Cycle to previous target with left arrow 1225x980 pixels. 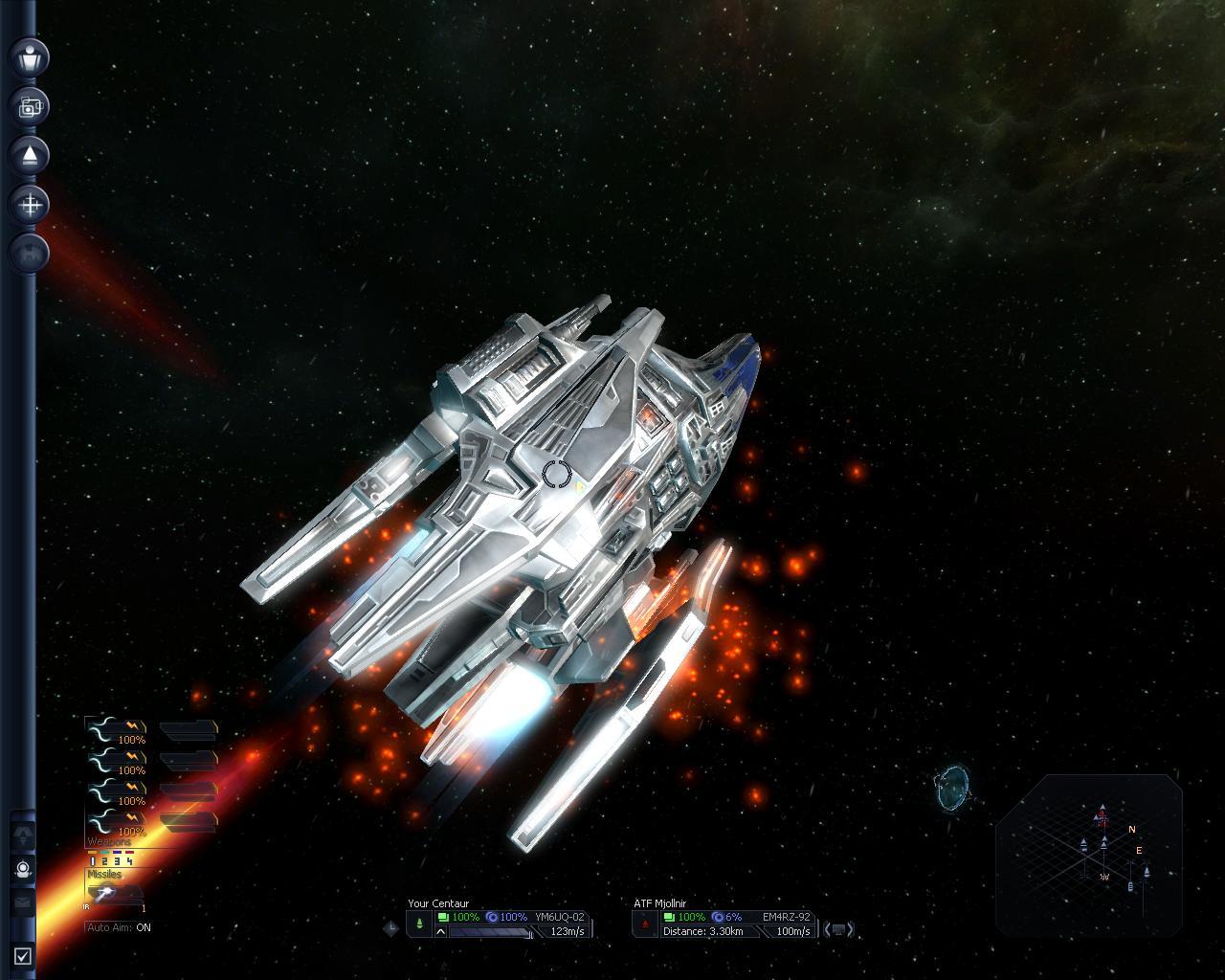tap(827, 929)
